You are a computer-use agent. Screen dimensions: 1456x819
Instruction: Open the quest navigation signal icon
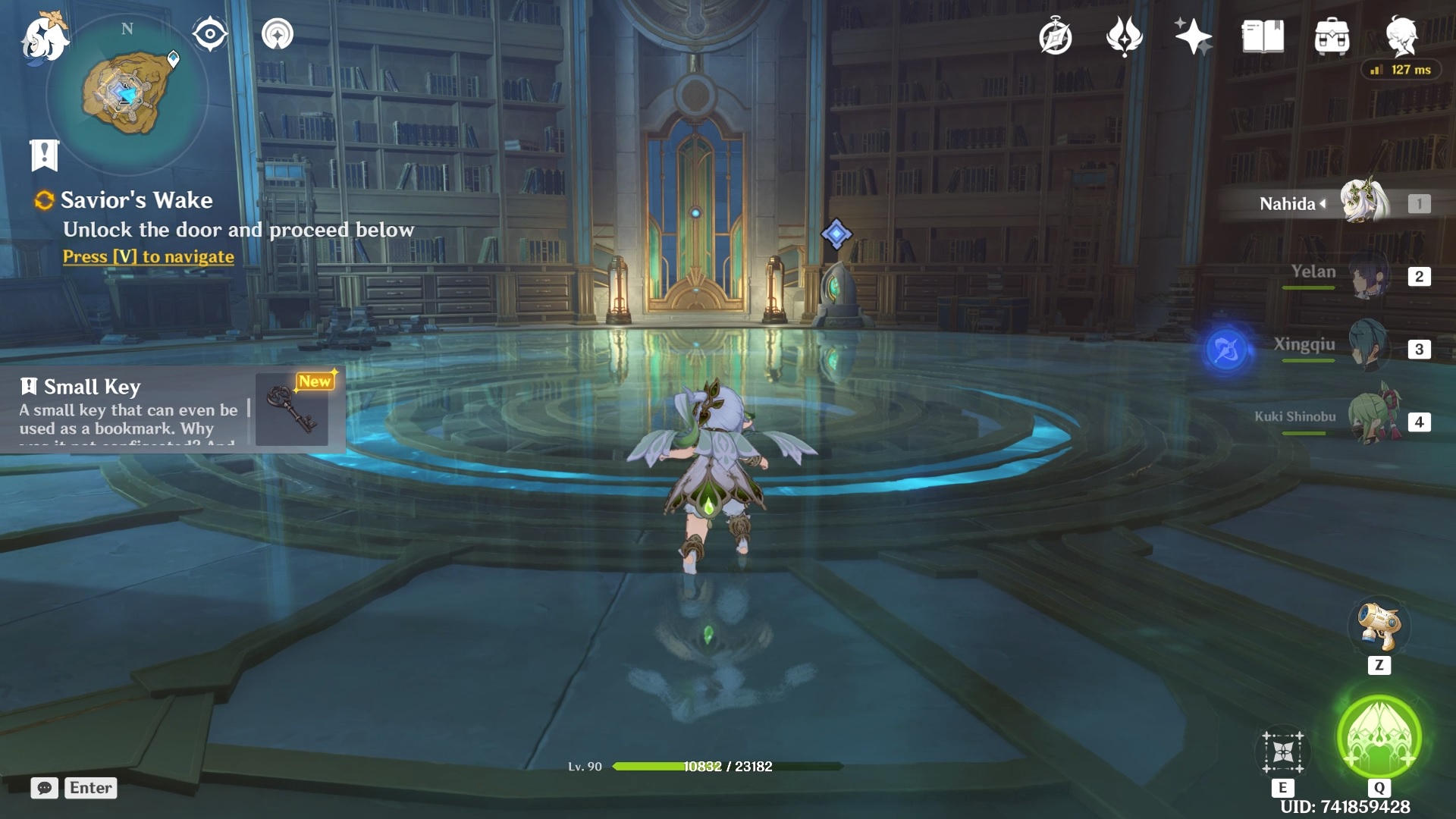click(278, 34)
